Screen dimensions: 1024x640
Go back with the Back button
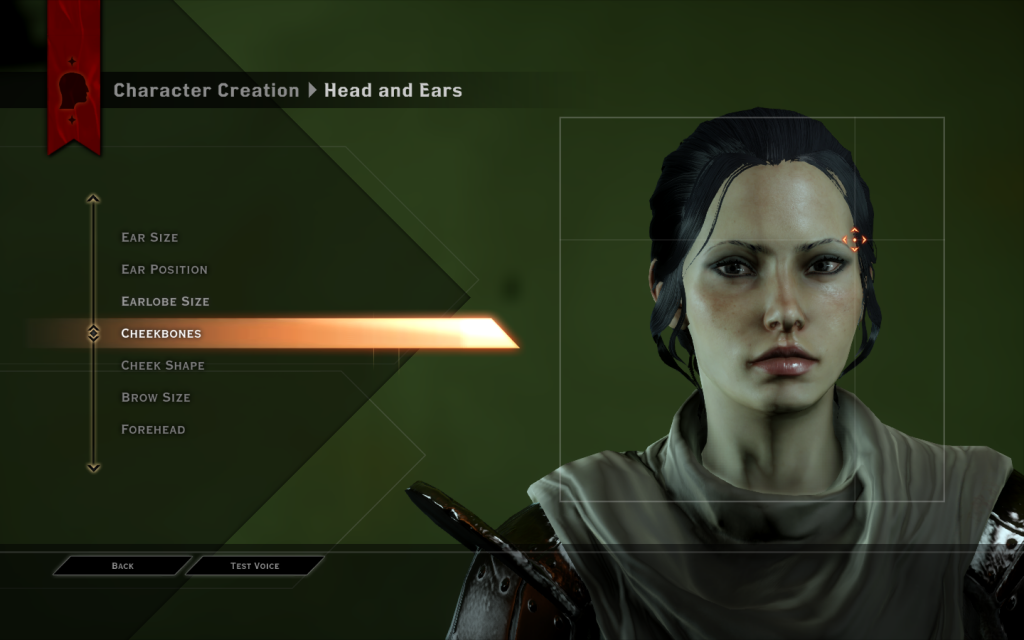tap(122, 566)
